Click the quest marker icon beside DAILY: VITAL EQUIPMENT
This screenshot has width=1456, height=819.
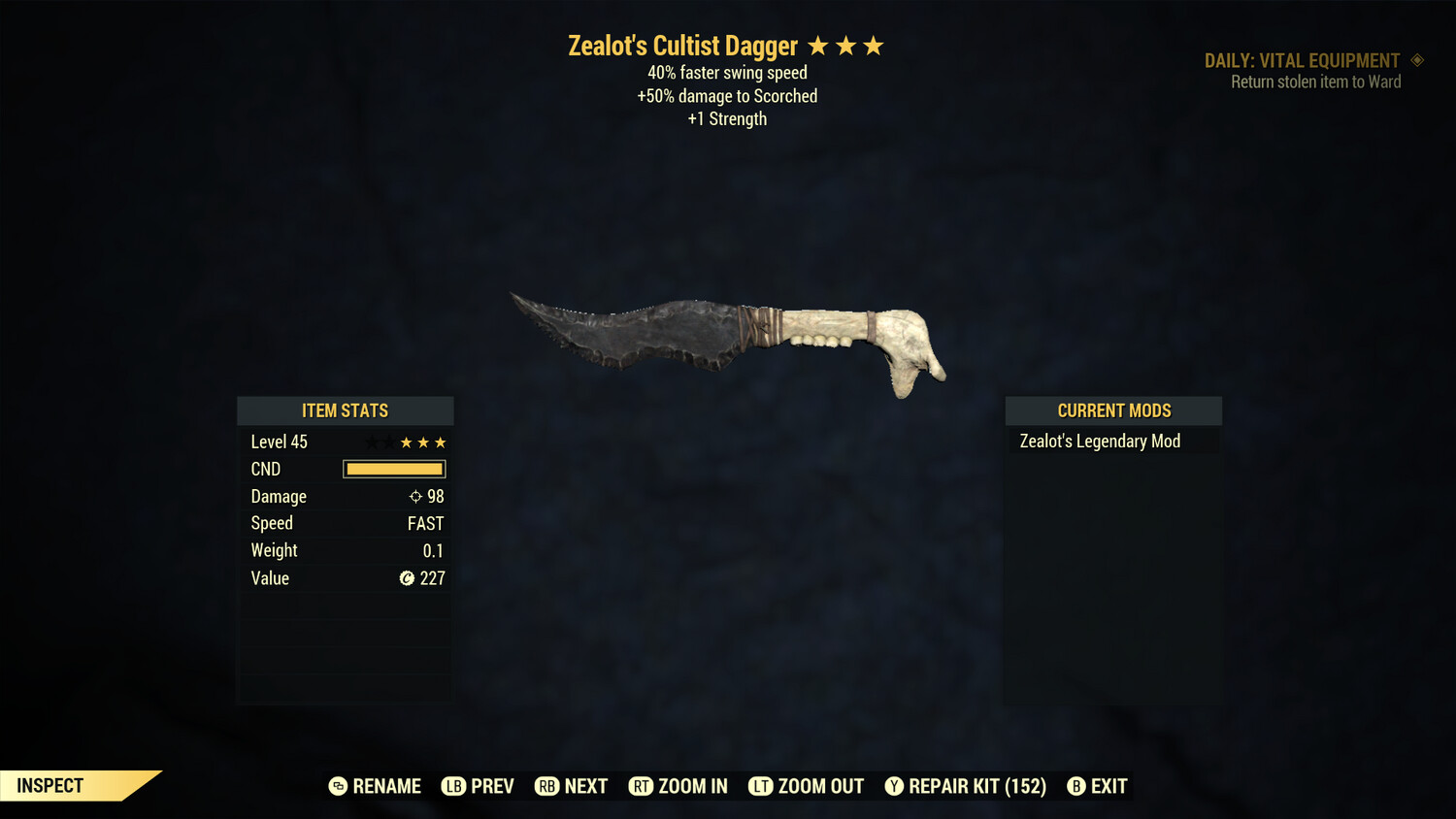pos(1418,60)
